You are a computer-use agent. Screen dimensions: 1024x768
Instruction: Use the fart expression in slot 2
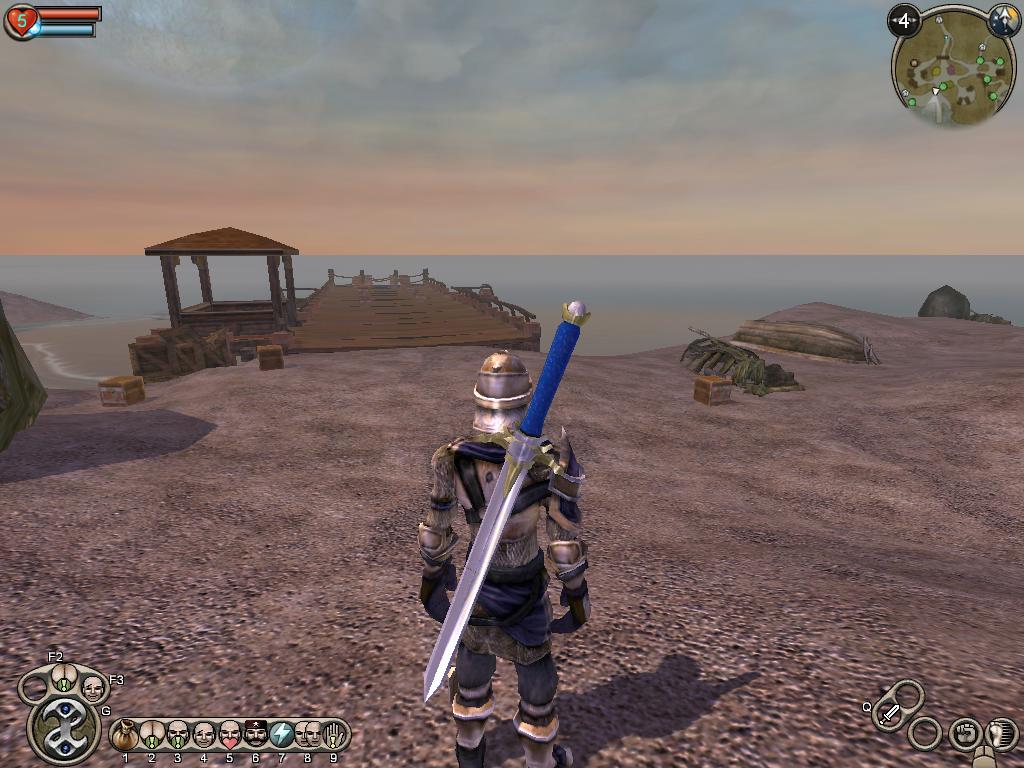pos(152,736)
